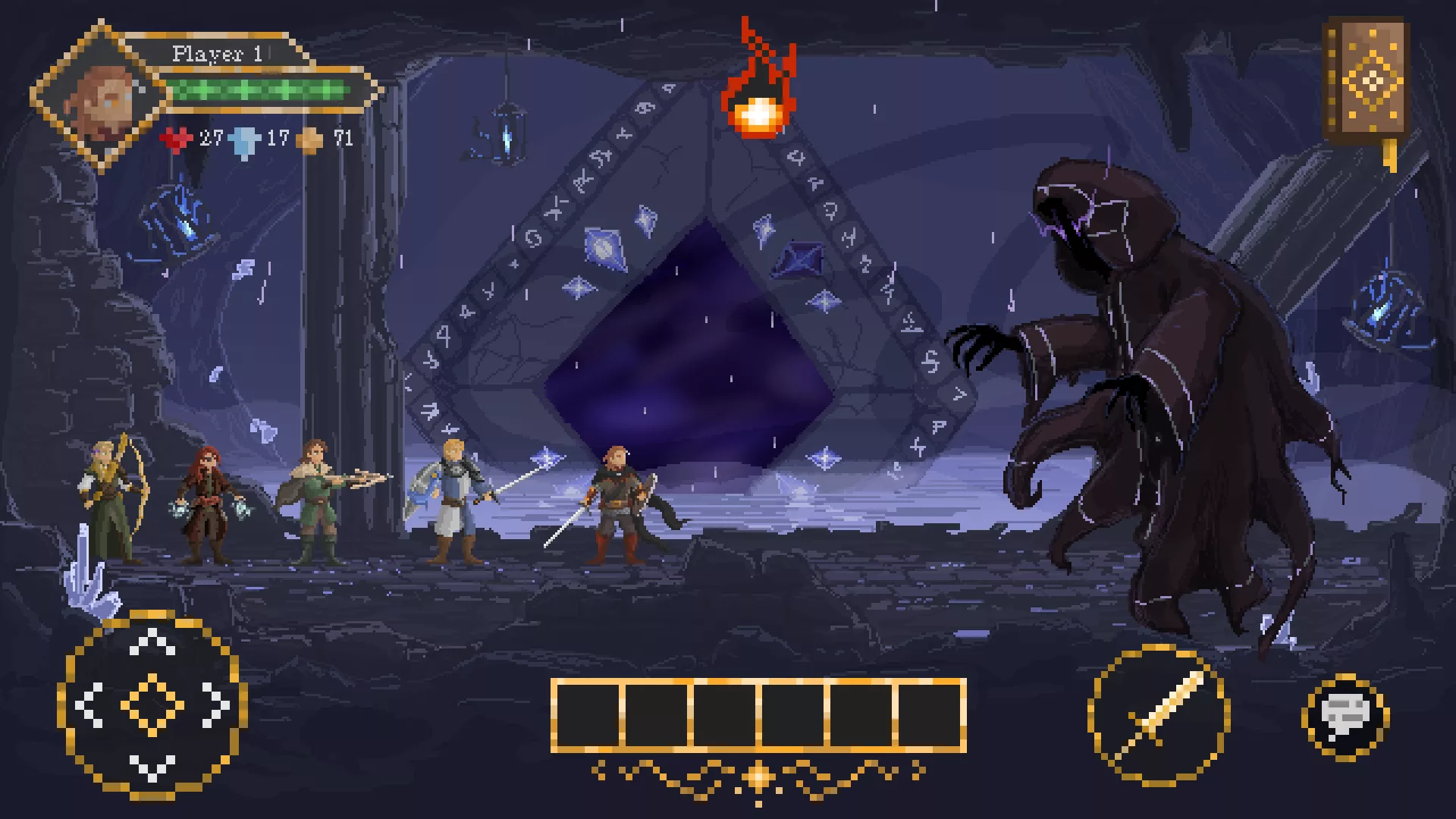Open the chat speech bubble
The height and width of the screenshot is (819, 1456).
tap(1345, 715)
